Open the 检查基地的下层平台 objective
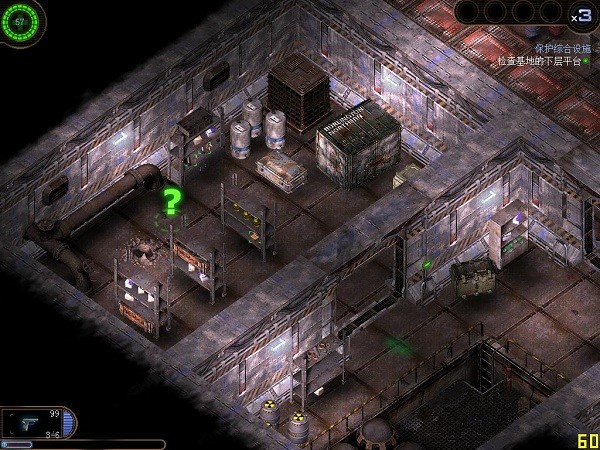The height and width of the screenshot is (450, 600). tap(540, 61)
